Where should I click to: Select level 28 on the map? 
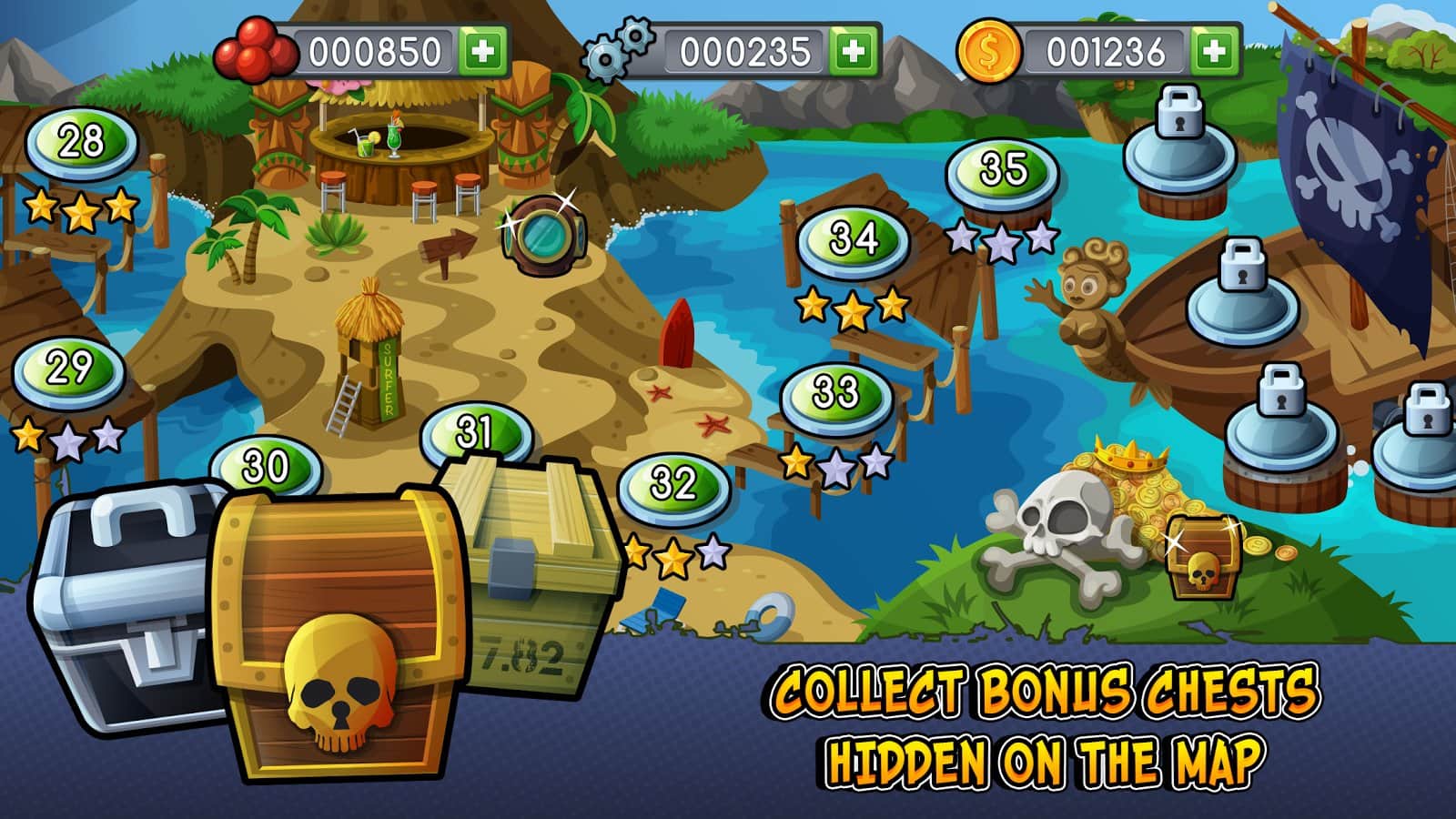[81, 143]
